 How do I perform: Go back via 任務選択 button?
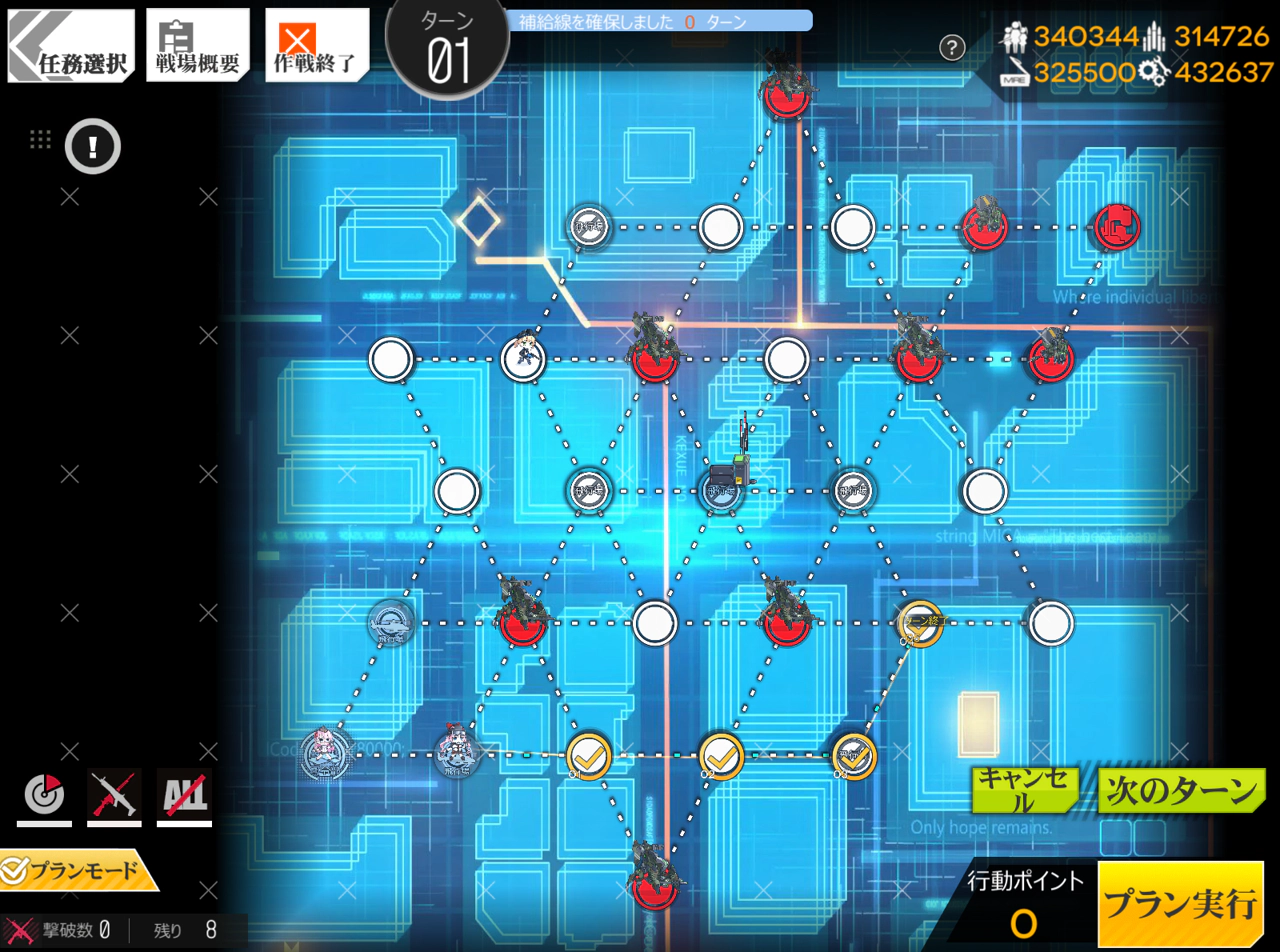[71, 46]
